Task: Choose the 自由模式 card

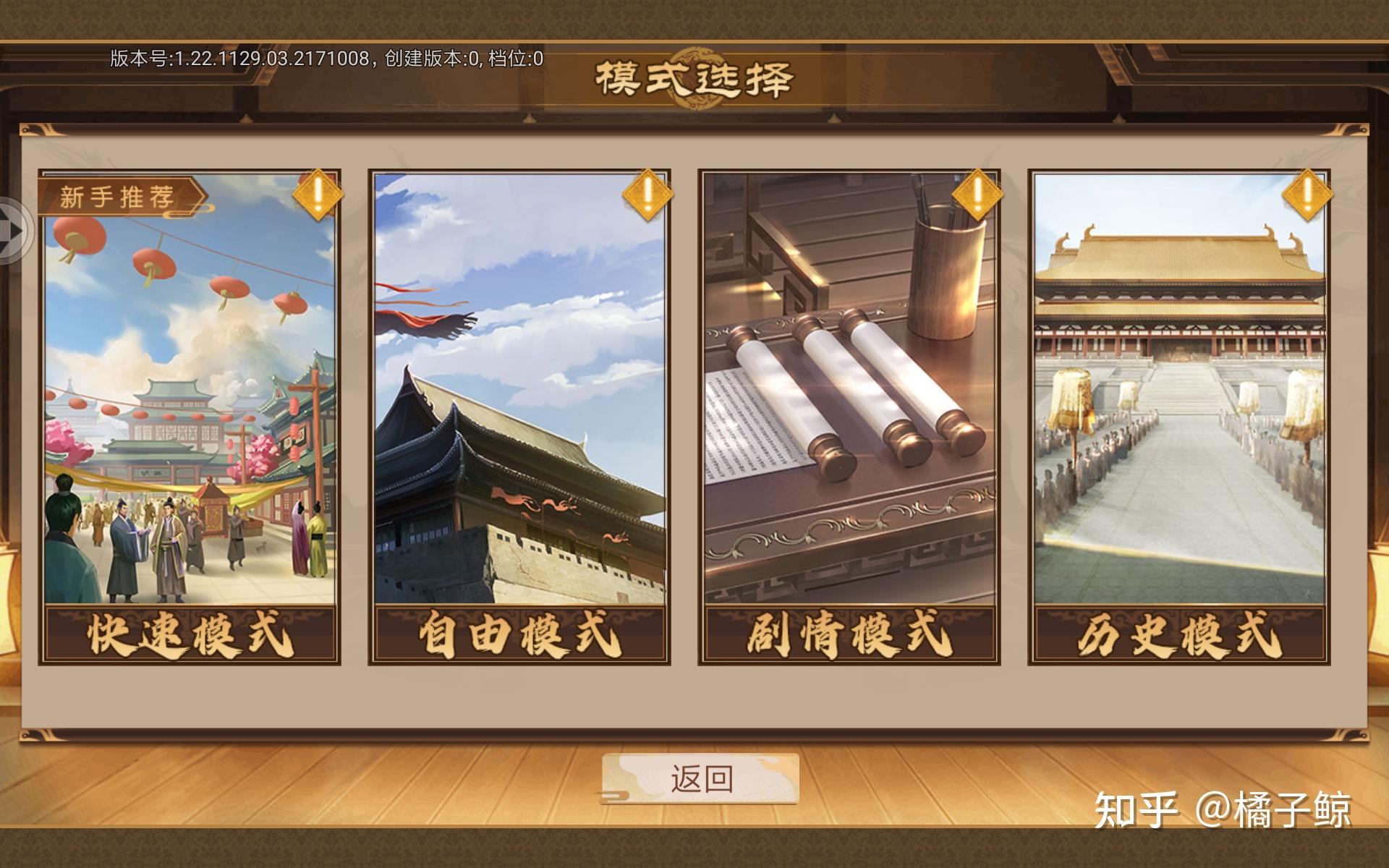Action: (519, 417)
